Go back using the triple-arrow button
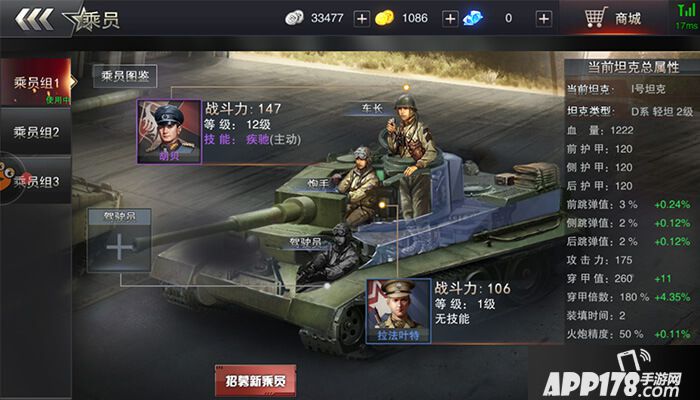This screenshot has width=700, height=400. pos(30,19)
